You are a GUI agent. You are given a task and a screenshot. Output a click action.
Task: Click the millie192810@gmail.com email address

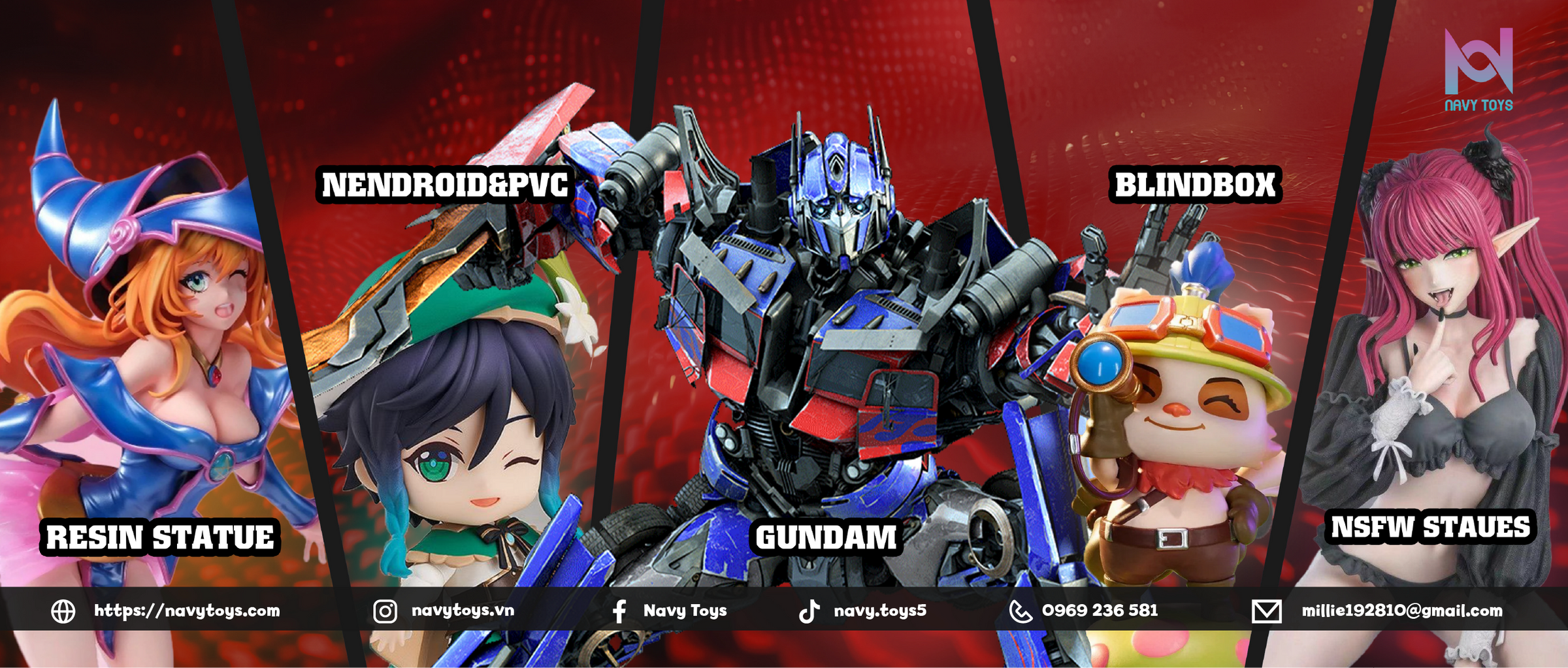[1401, 611]
